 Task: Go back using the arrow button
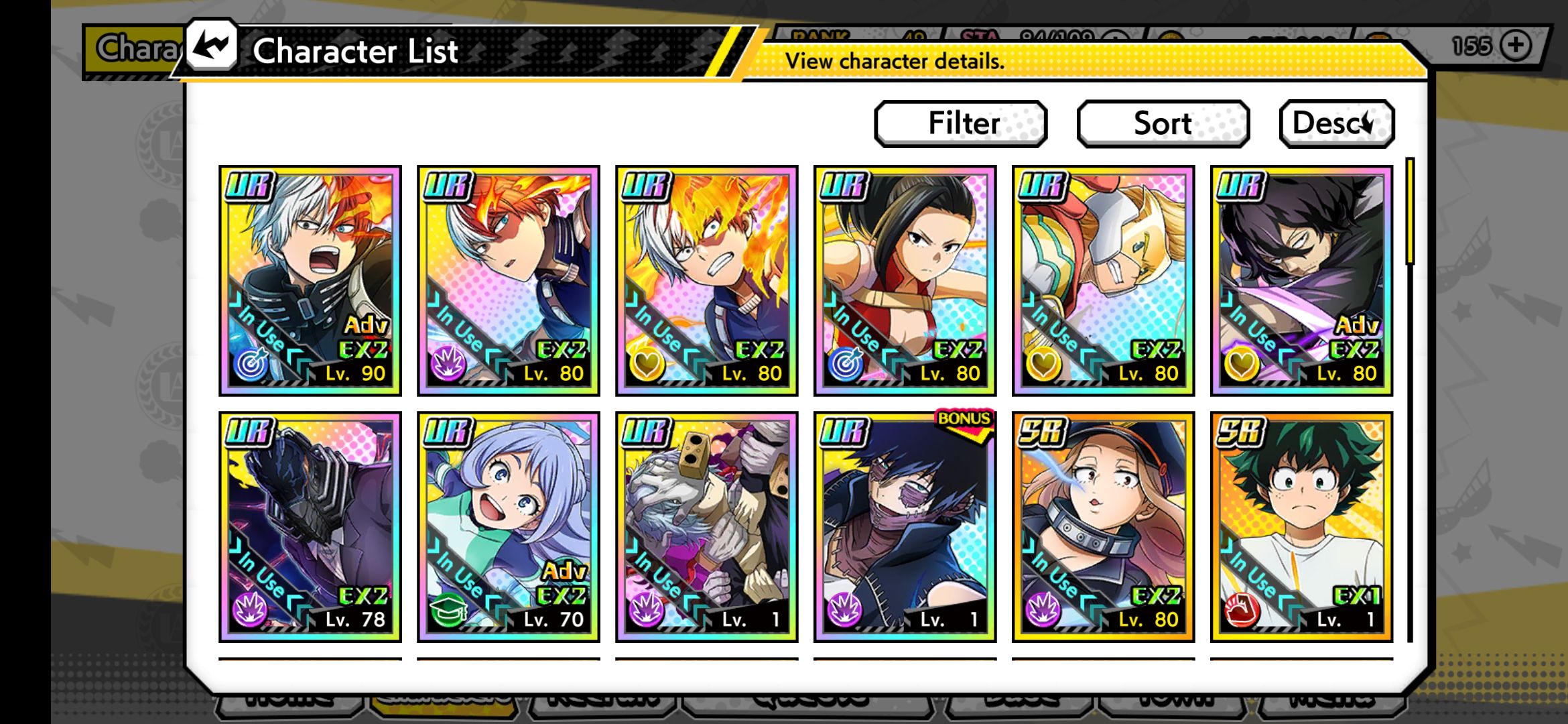[x=212, y=46]
